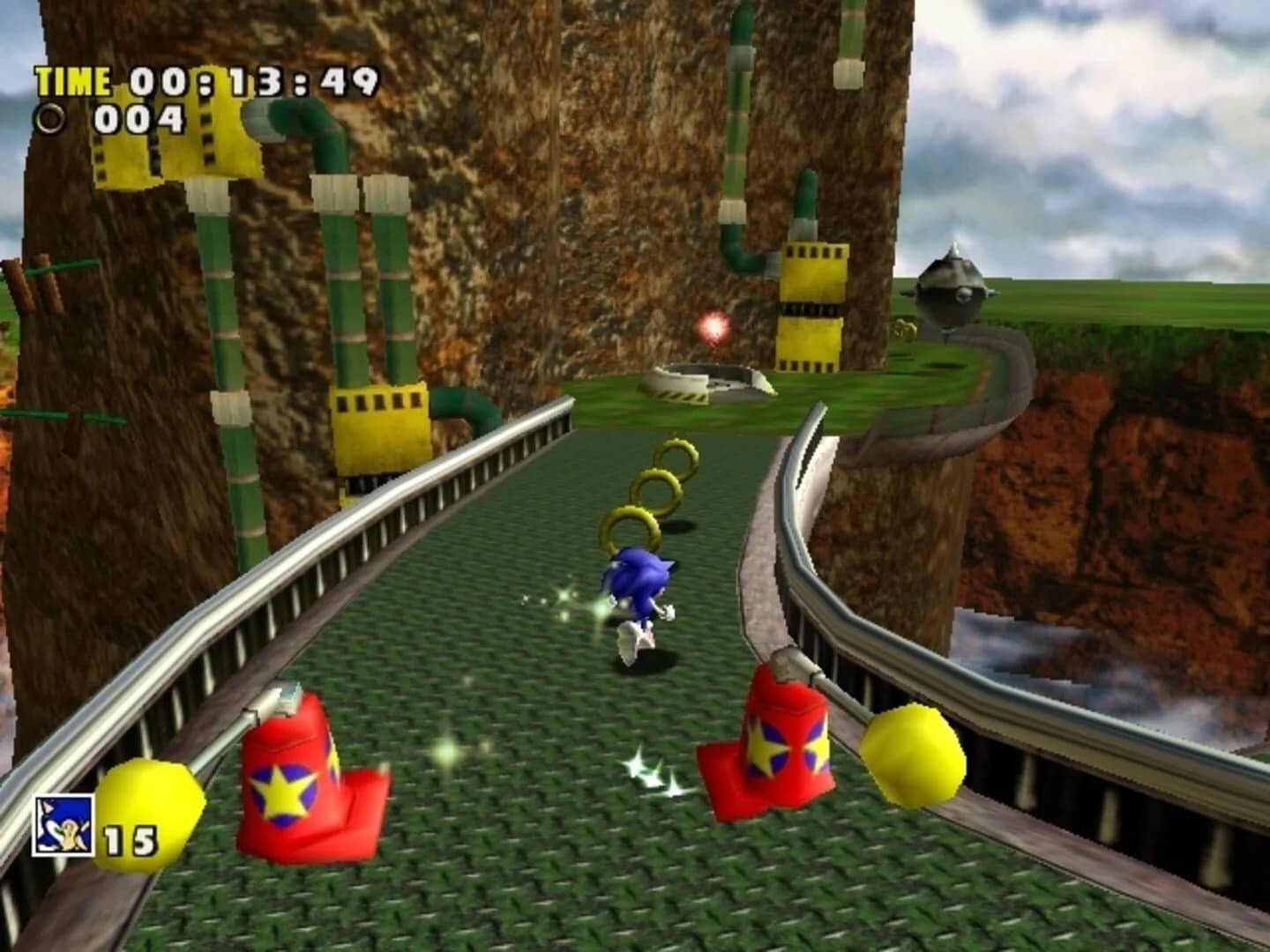Select the yellow TIME label in the HUD
1270x952 pixels.
74,81
